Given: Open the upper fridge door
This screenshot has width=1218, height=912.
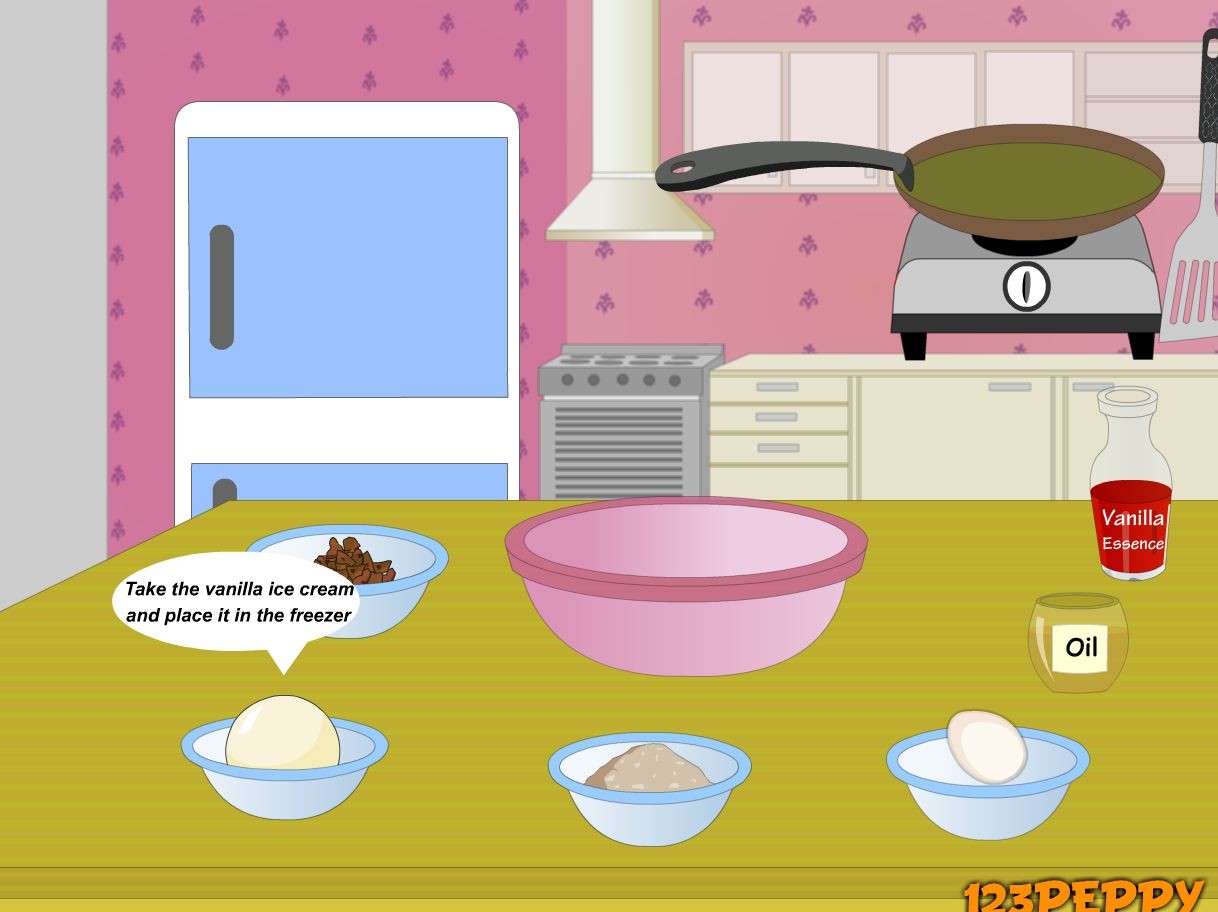Looking at the screenshot, I should pyautogui.click(x=347, y=267).
